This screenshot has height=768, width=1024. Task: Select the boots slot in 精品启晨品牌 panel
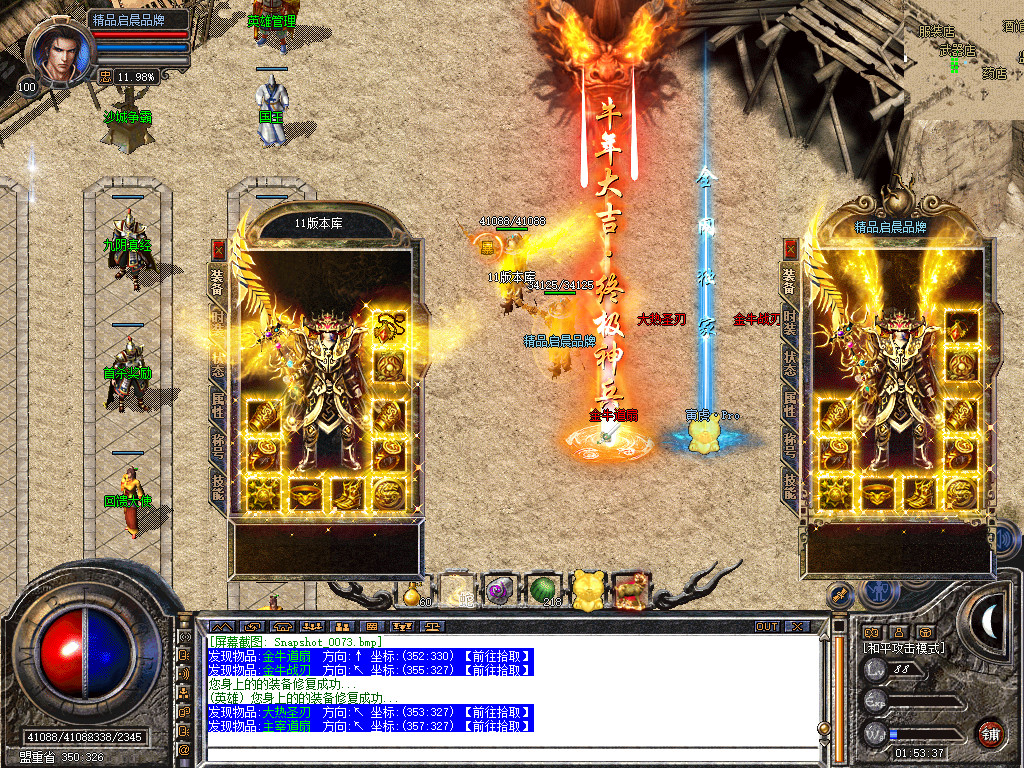(920, 493)
